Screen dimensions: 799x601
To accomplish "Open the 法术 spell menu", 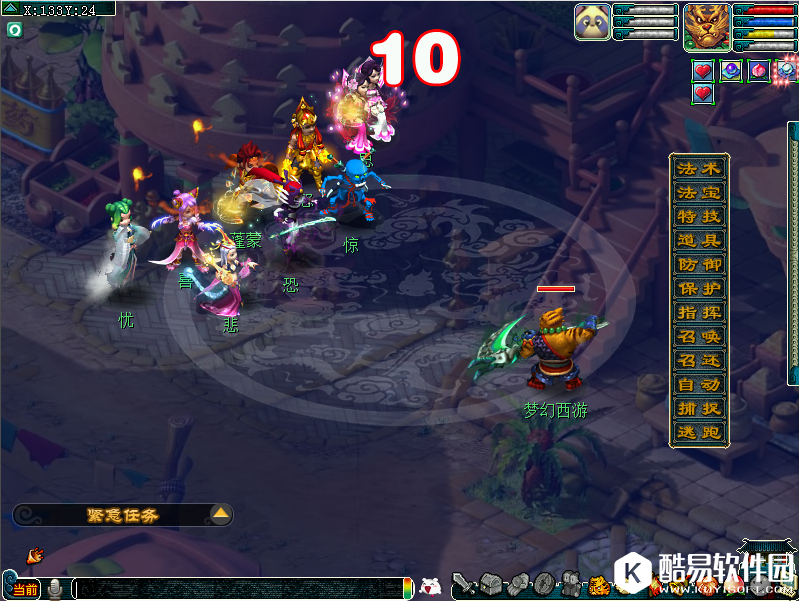I will [698, 168].
